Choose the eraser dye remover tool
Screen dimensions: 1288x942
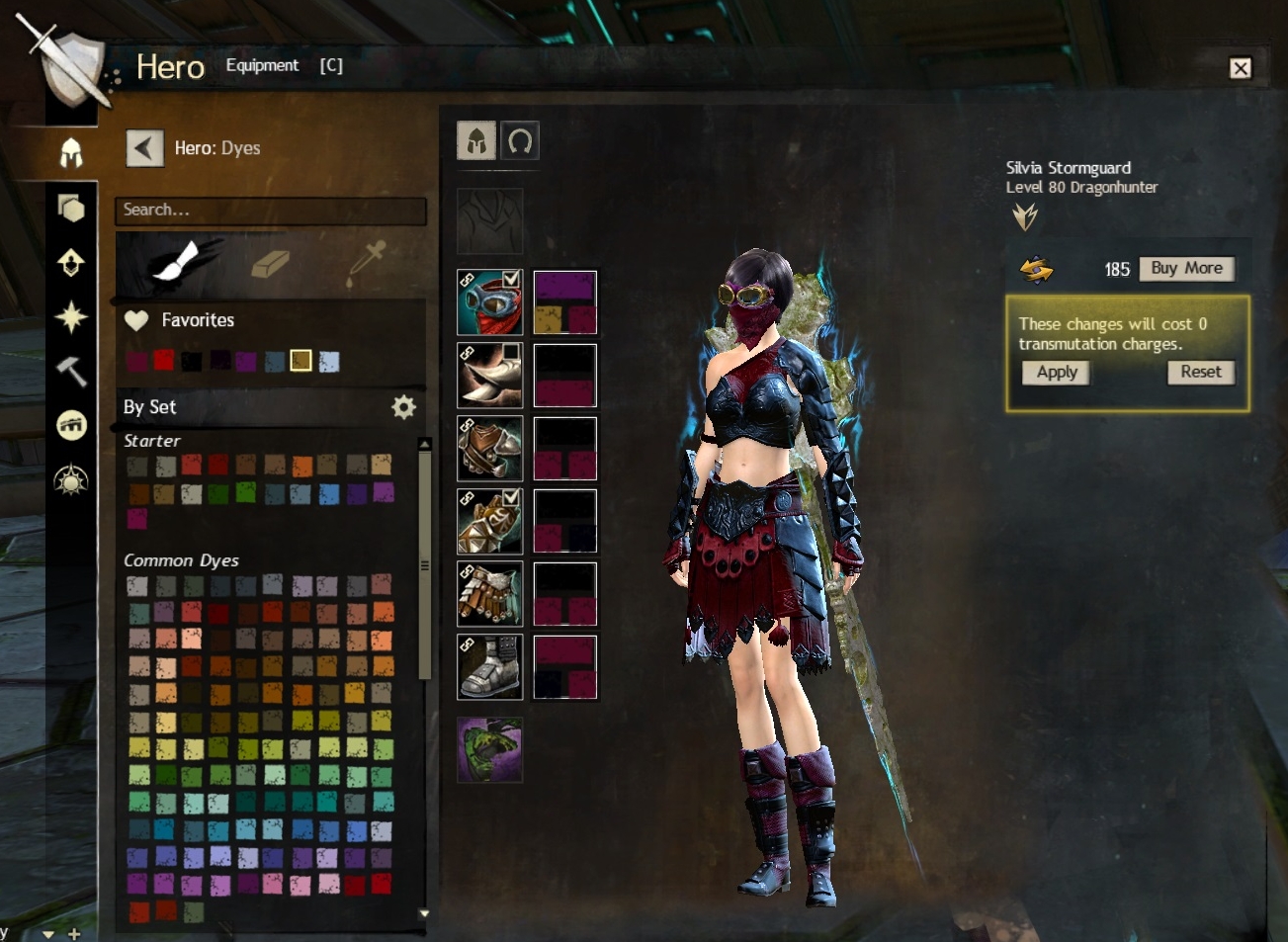point(269,264)
